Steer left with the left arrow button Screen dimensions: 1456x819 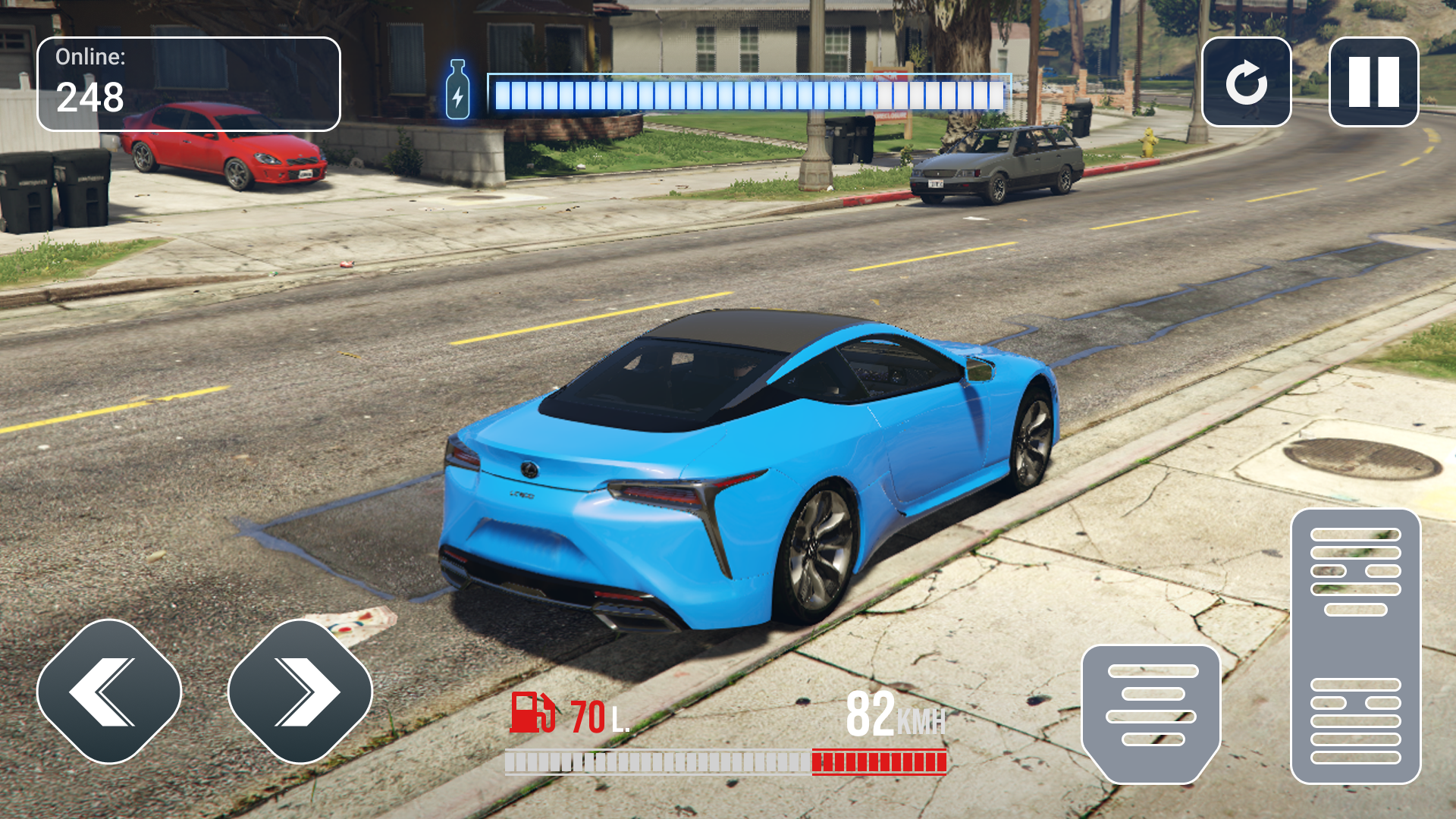109,691
